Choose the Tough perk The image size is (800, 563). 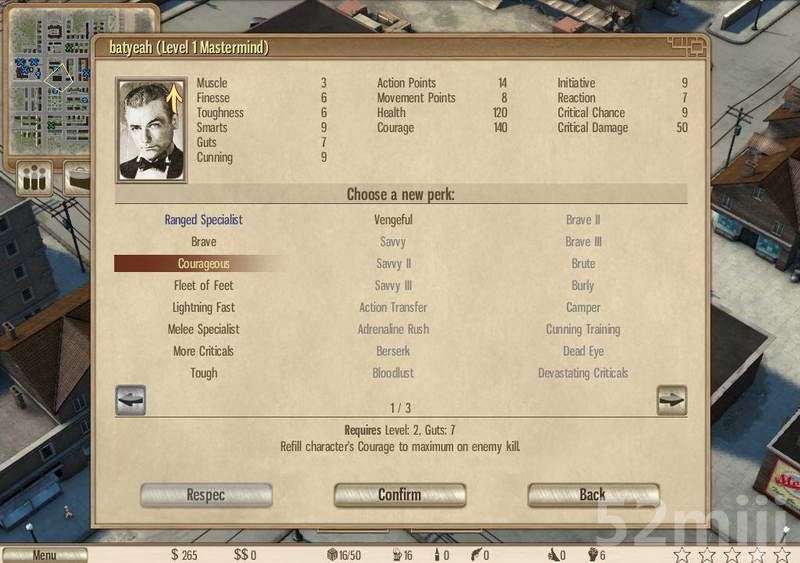pos(203,374)
